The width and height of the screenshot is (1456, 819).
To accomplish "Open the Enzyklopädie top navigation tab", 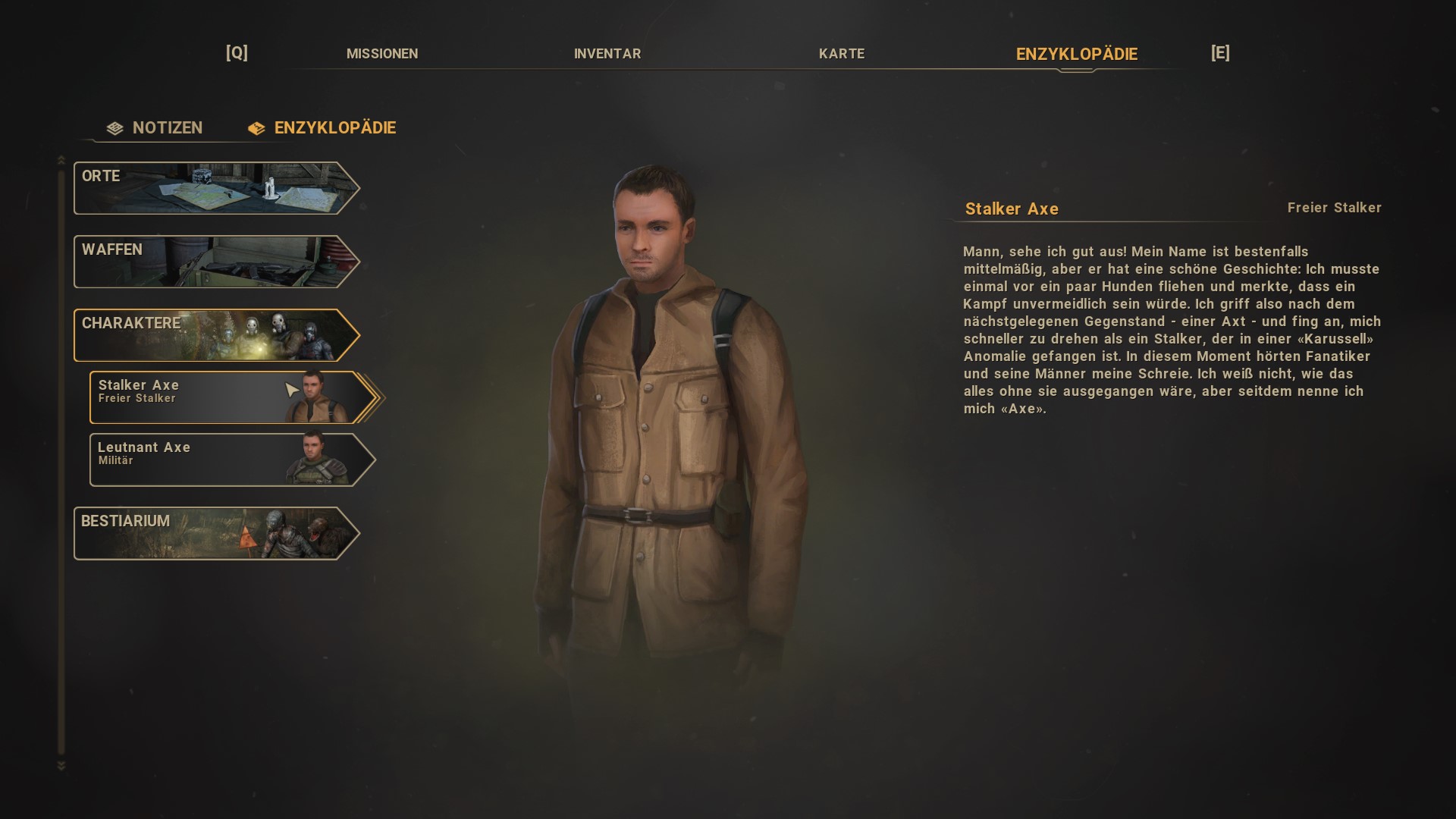I will 1075,54.
